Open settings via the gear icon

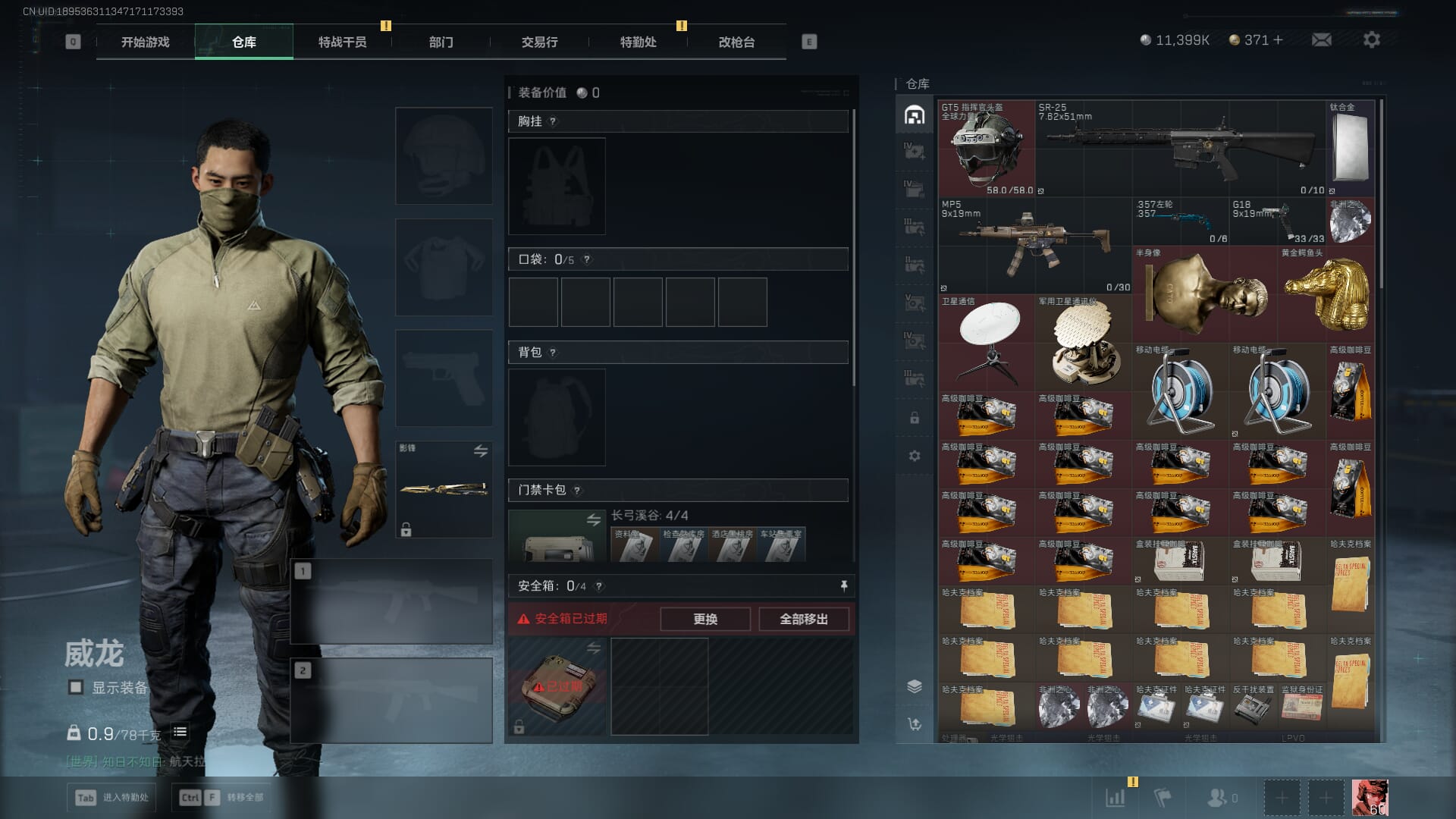pyautogui.click(x=1371, y=39)
